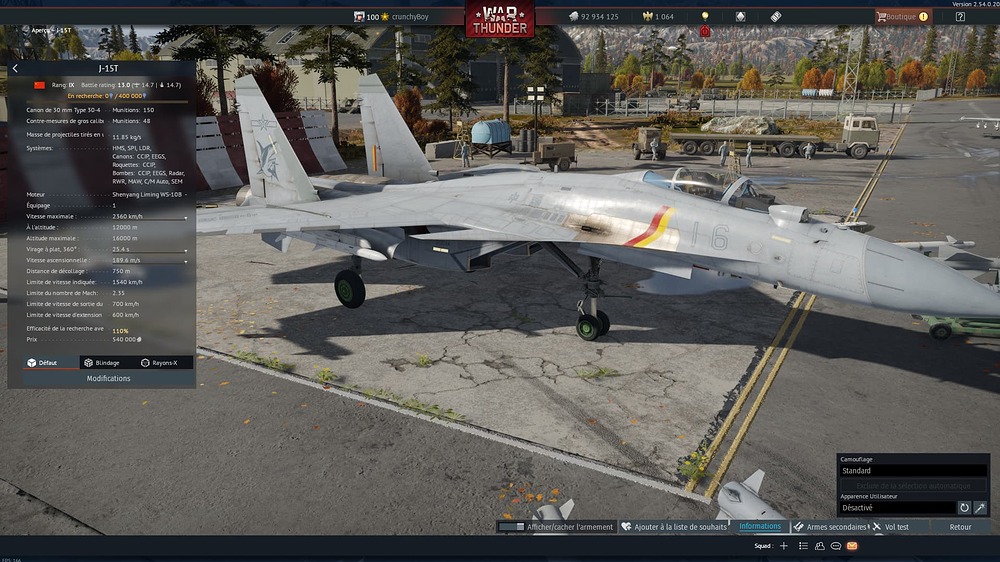Open the orange mail envelope icon
The image size is (1000, 562).
pos(852,546)
